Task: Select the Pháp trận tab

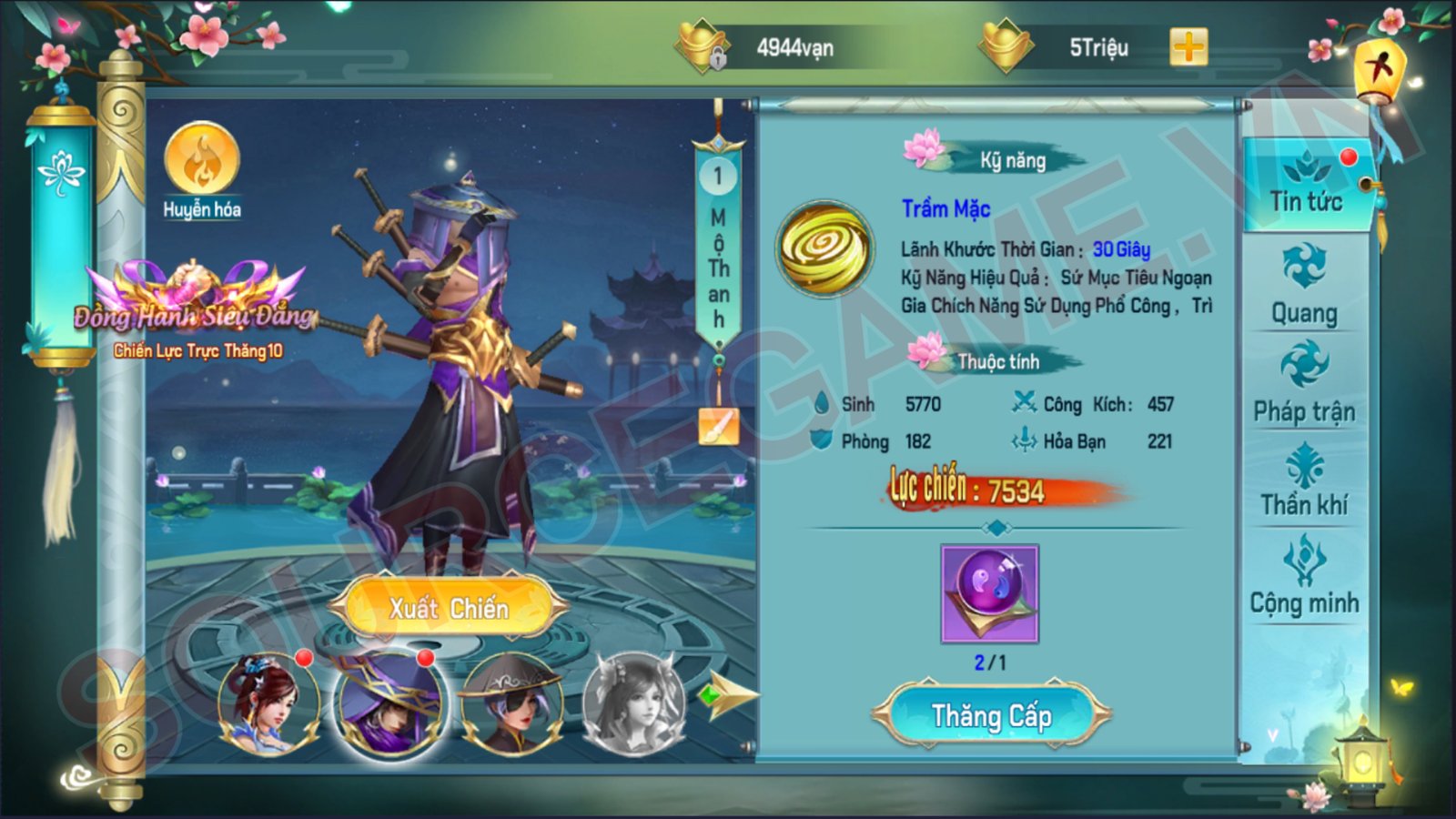Action: pos(1304,382)
